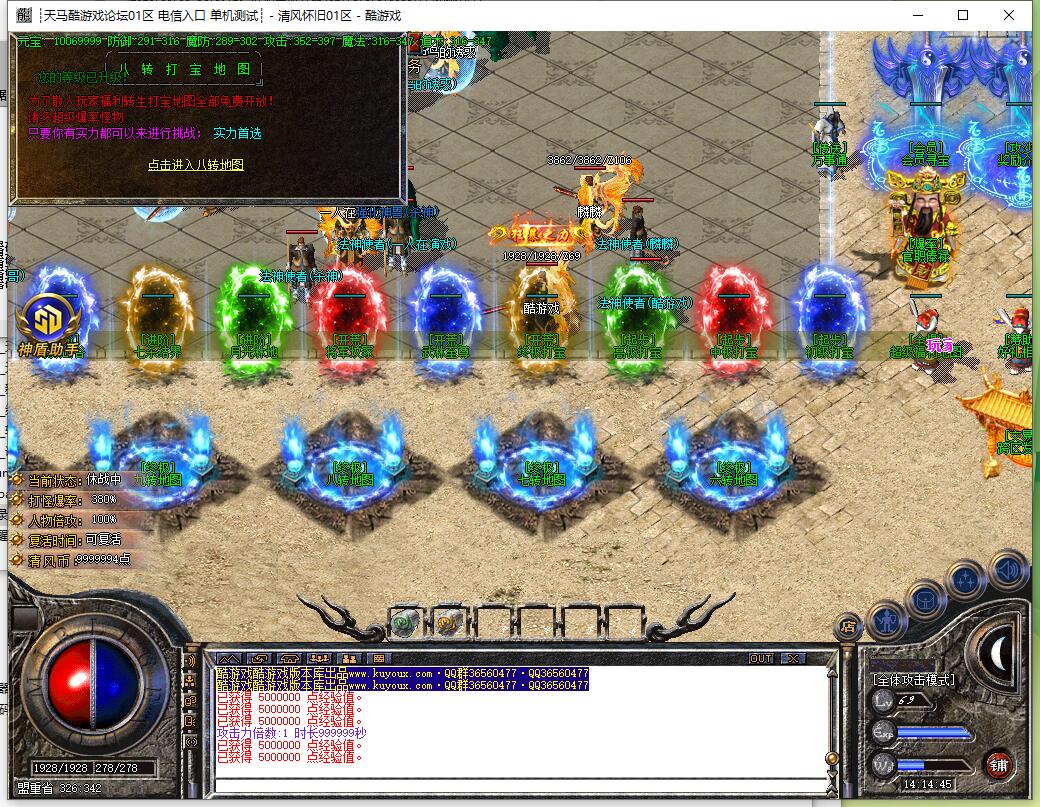Toggle the 全体攻击模式 attack mode label
The height and width of the screenshot is (807, 1040).
(x=914, y=680)
